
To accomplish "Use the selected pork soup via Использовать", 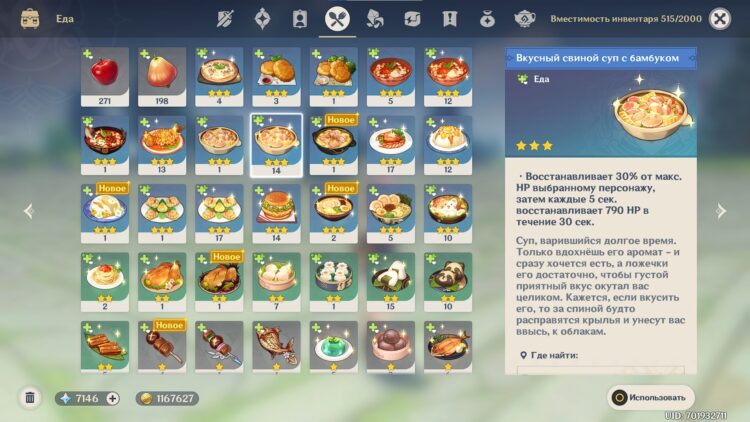I will click(x=650, y=398).
